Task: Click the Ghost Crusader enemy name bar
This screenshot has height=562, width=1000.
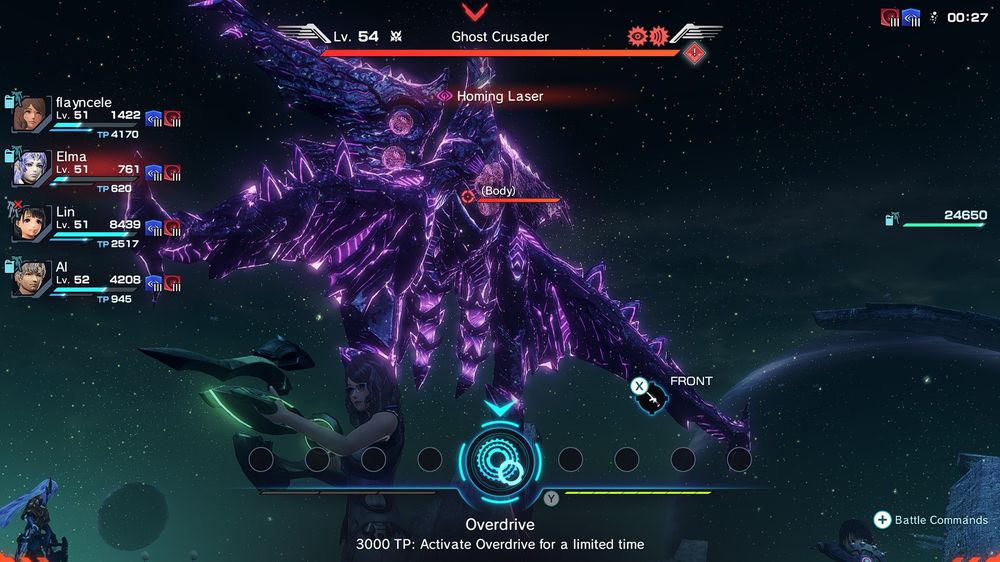Action: (499, 37)
